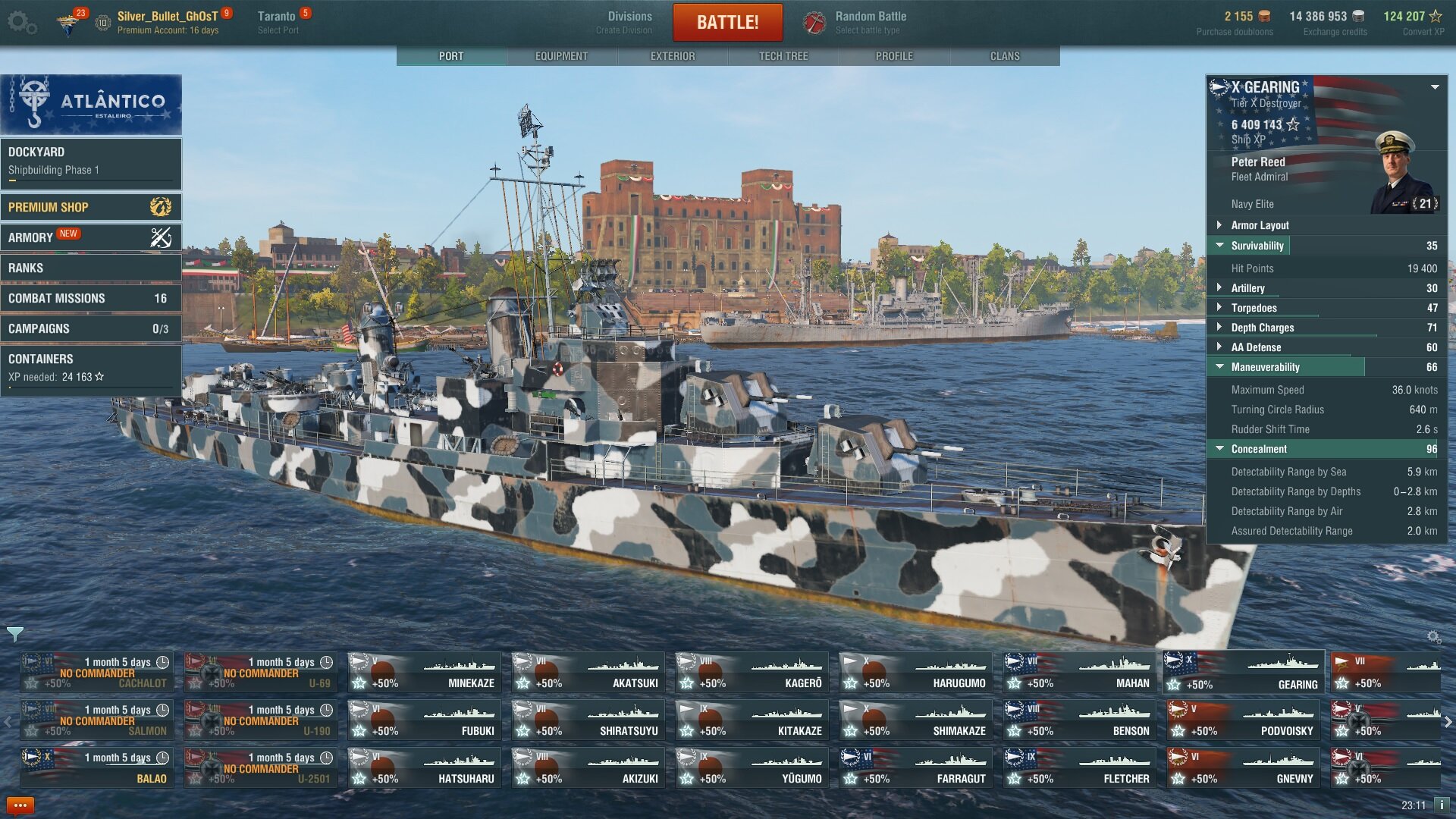Go to the Clans tab
Screen dimensions: 1456x819
1005,56
